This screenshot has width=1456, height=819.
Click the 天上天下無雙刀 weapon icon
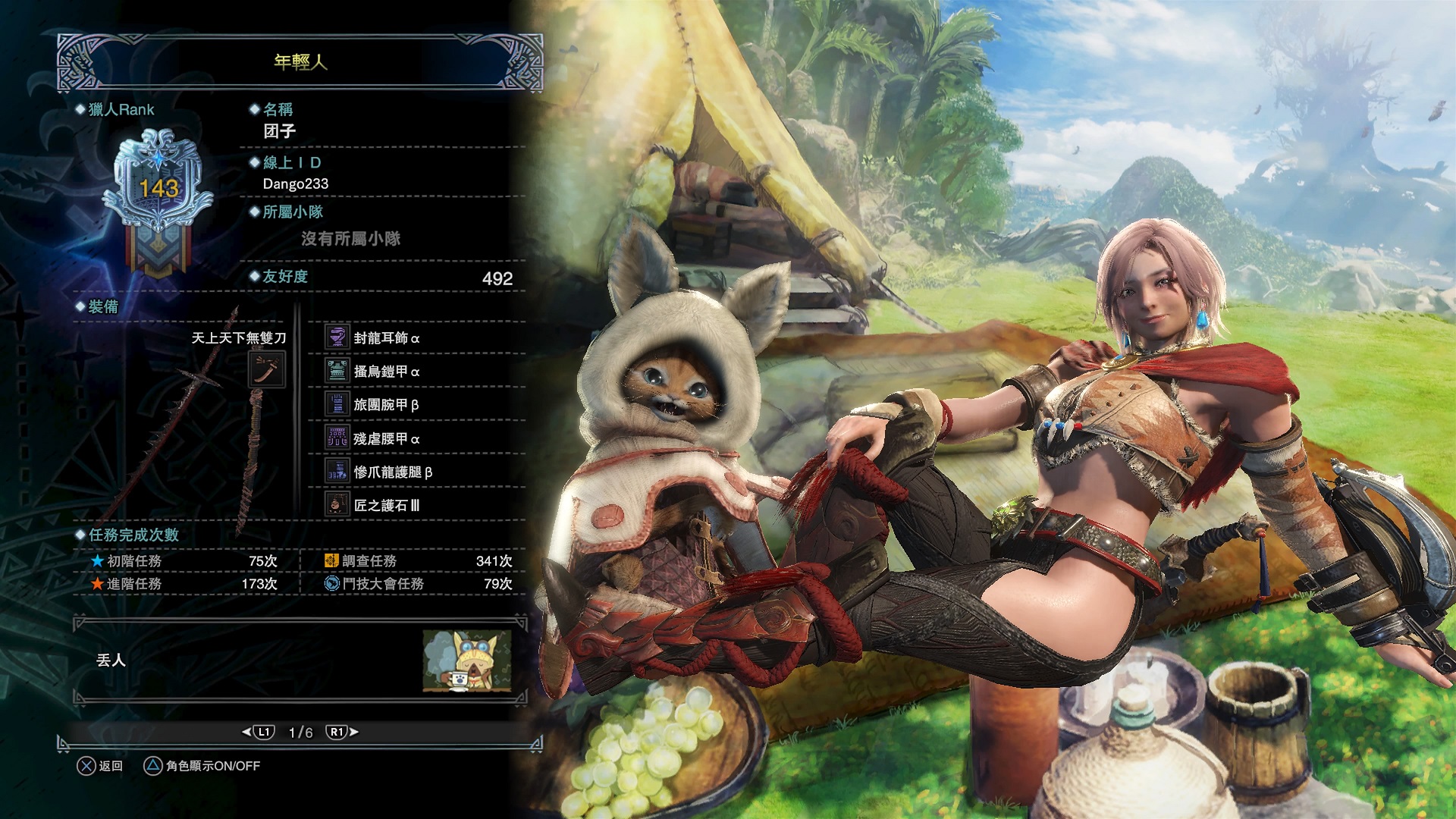coord(267,369)
